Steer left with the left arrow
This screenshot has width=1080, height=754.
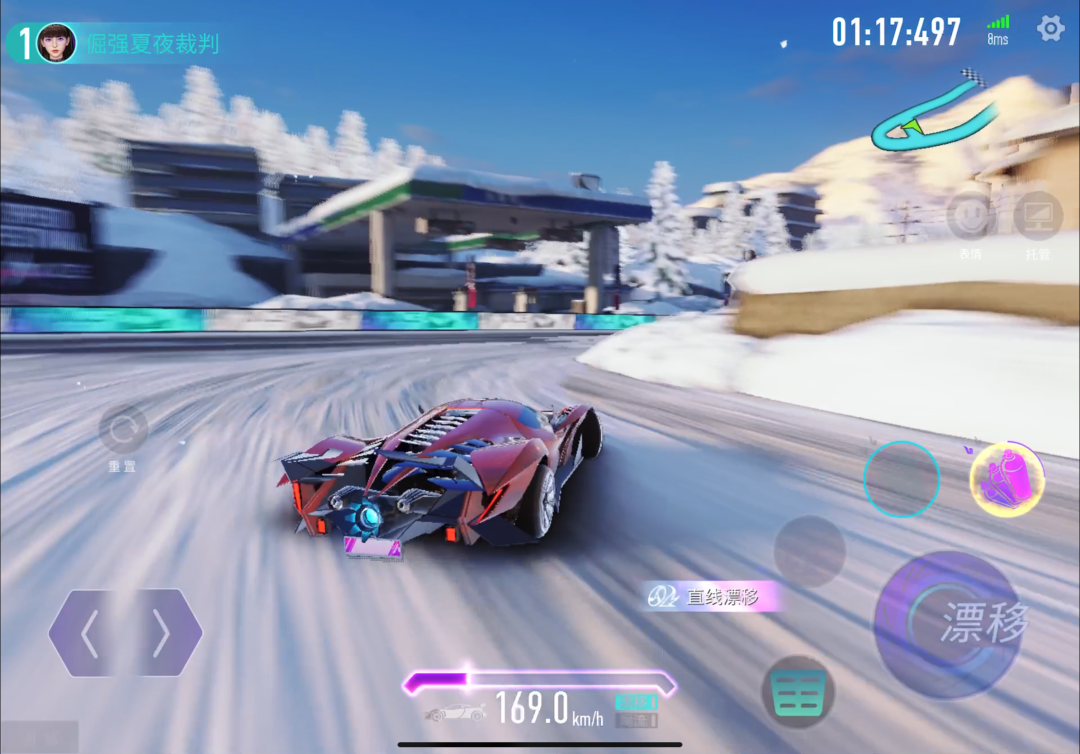[90, 633]
